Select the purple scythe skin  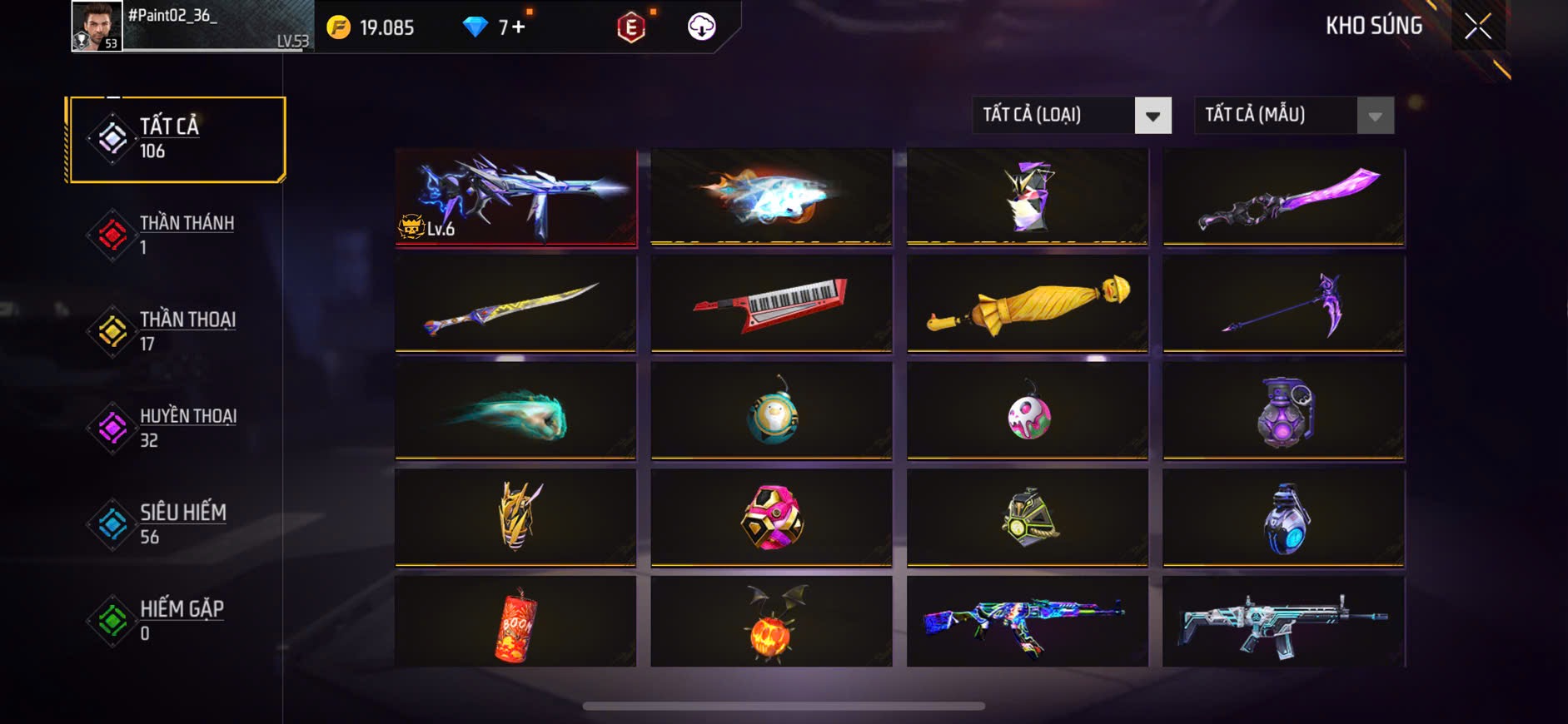(x=1283, y=304)
